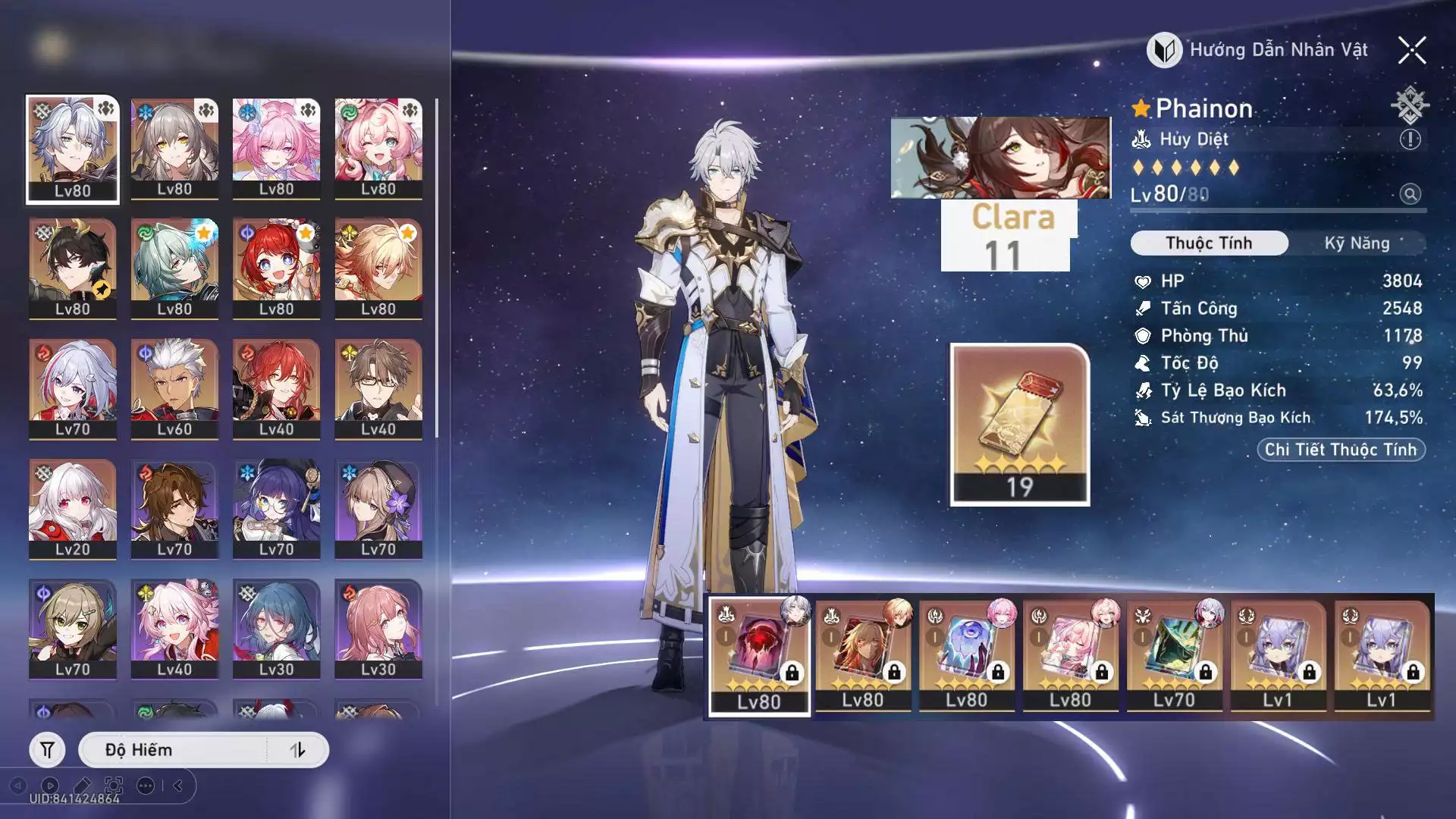The height and width of the screenshot is (819, 1456).
Task: Open Hướng Dẫn Nhân Vật guide
Action: click(1259, 50)
